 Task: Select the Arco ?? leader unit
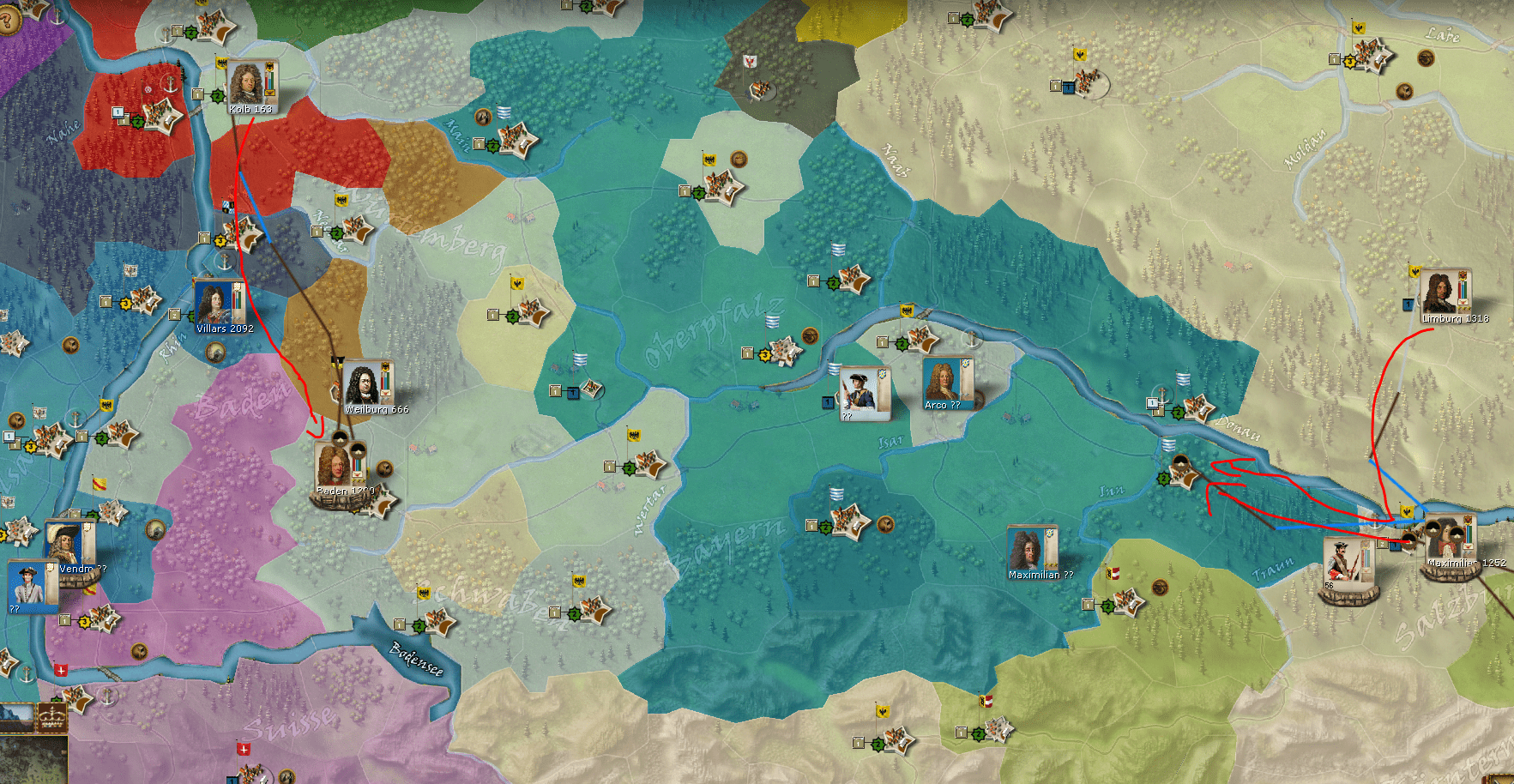coord(944,381)
